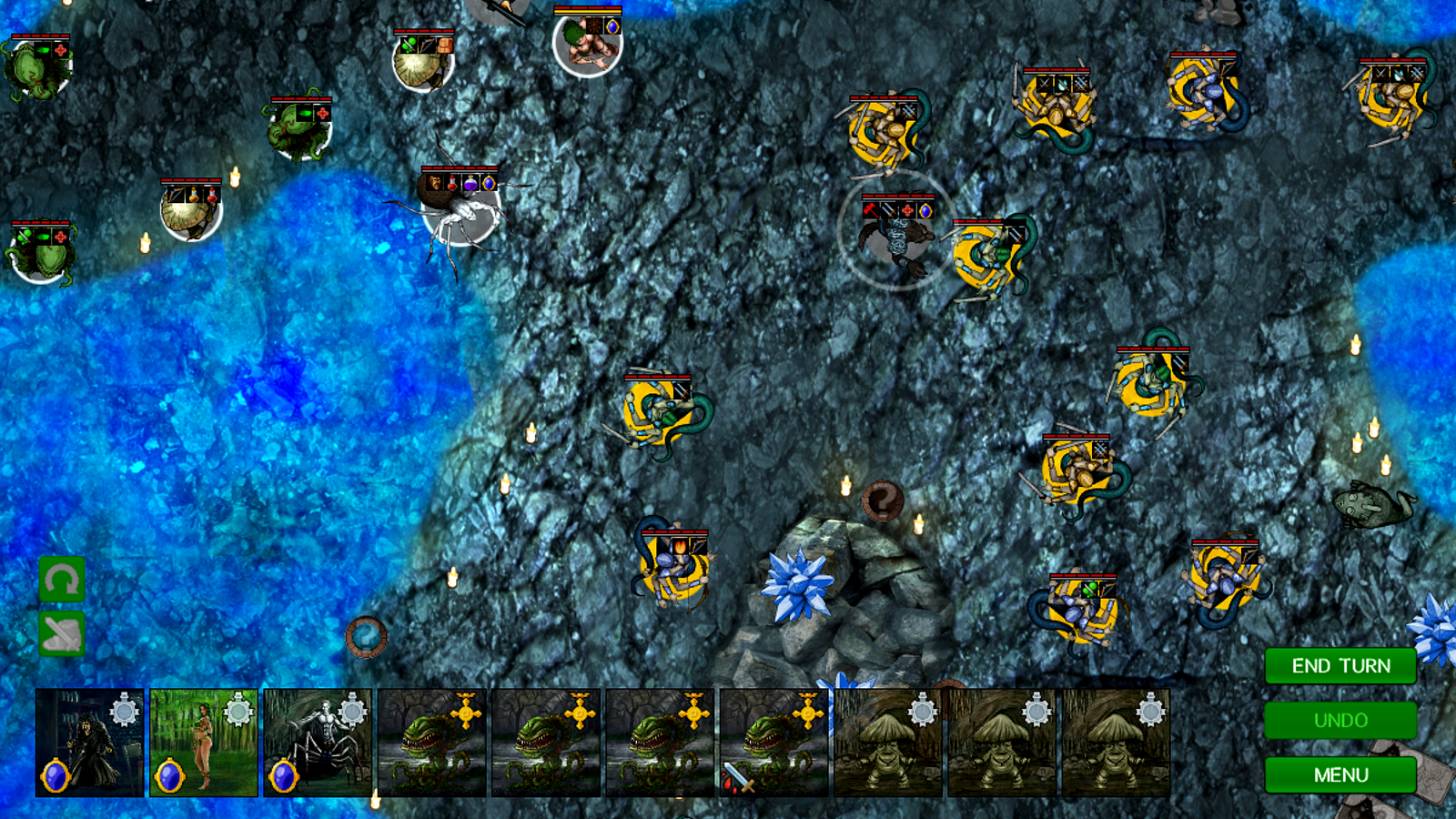Click the gear icon on the spider demon card
This screenshot has width=1456, height=819.
[x=351, y=713]
